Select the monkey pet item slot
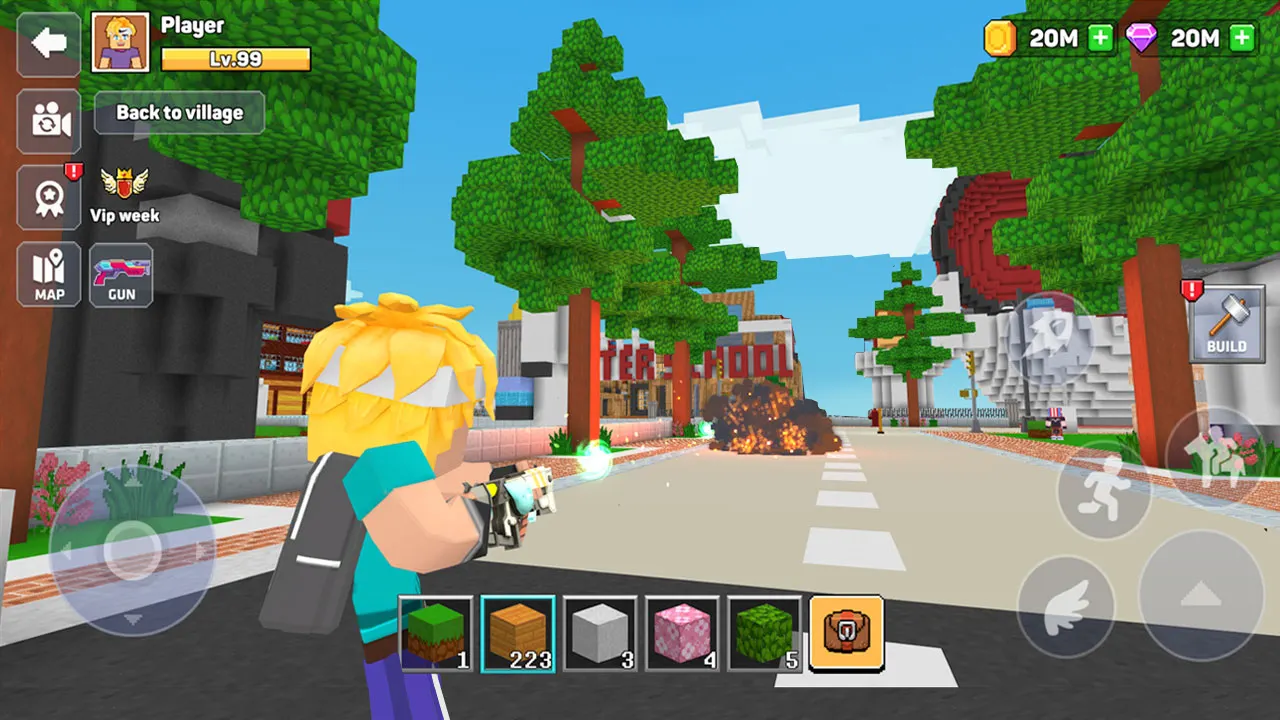This screenshot has width=1280, height=720. click(x=846, y=635)
